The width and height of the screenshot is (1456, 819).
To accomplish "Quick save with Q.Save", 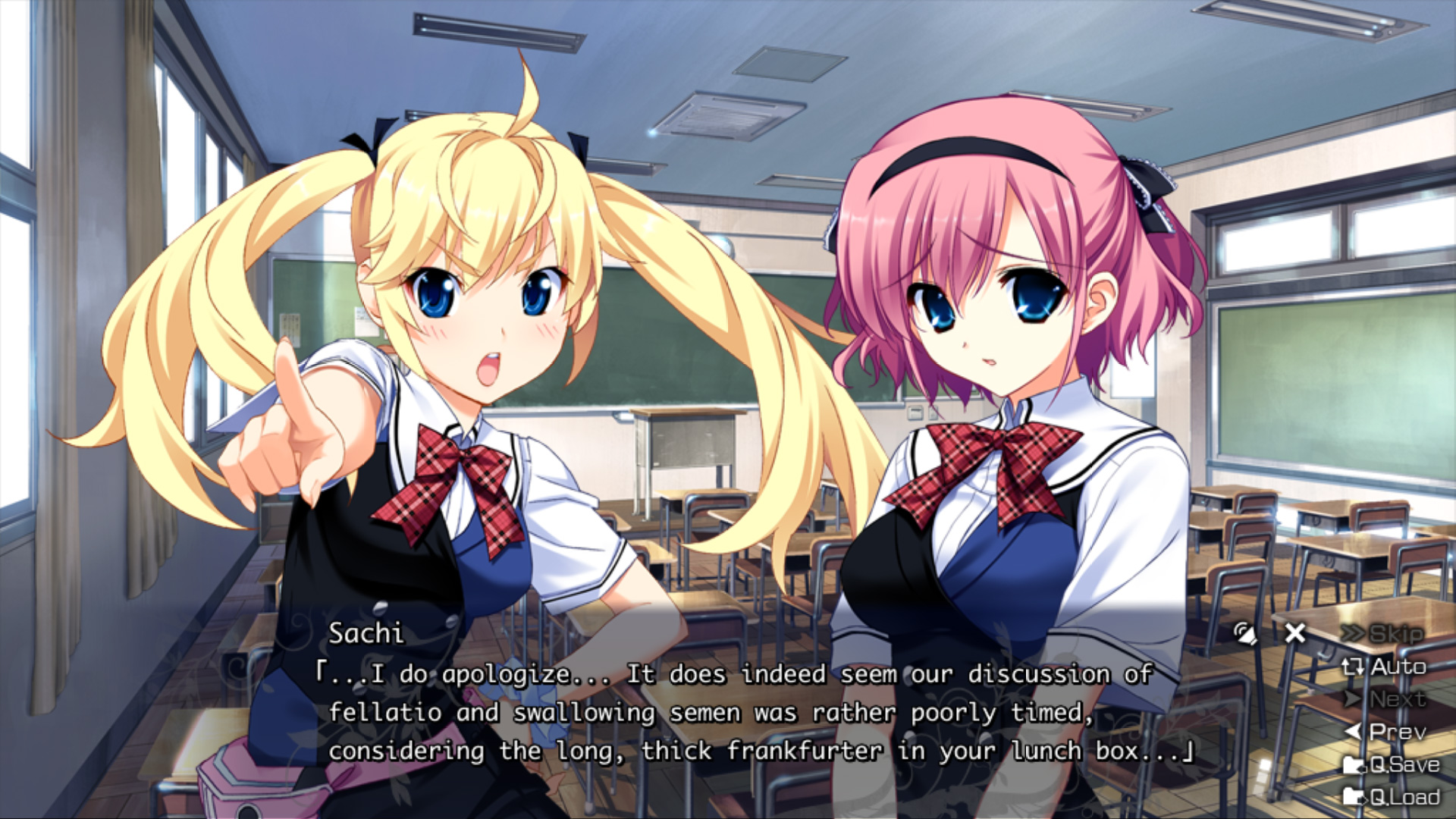I will (x=1392, y=764).
